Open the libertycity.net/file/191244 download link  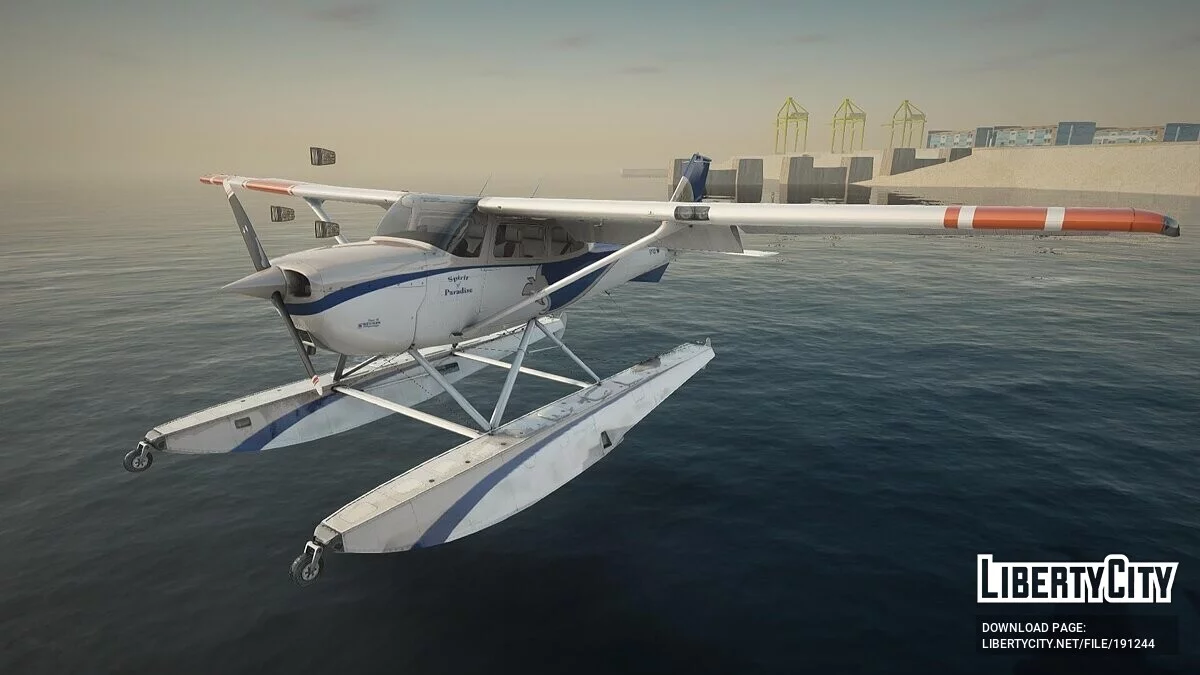coord(1068,644)
